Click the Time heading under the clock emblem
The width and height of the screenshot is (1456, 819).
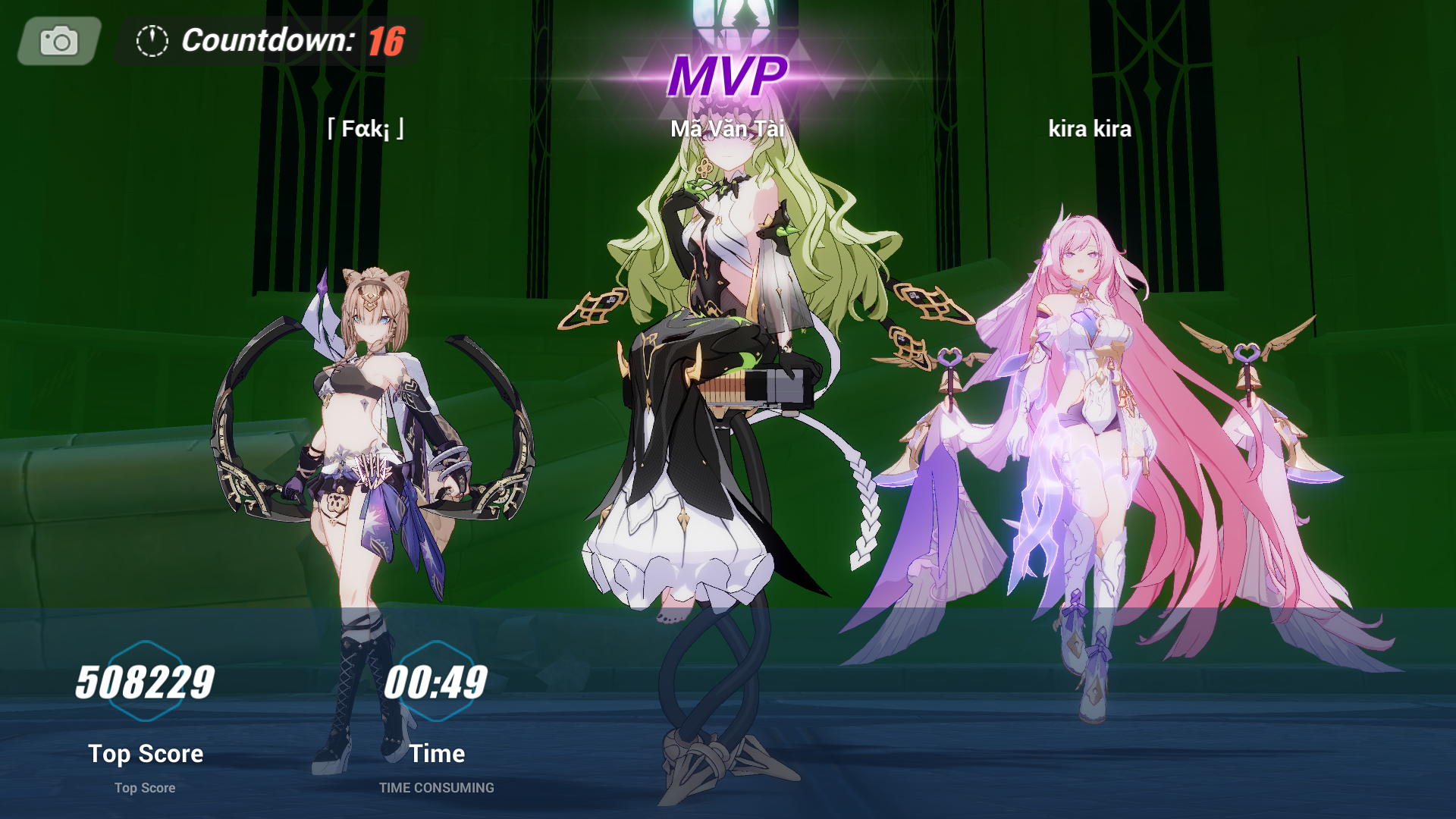click(x=436, y=753)
